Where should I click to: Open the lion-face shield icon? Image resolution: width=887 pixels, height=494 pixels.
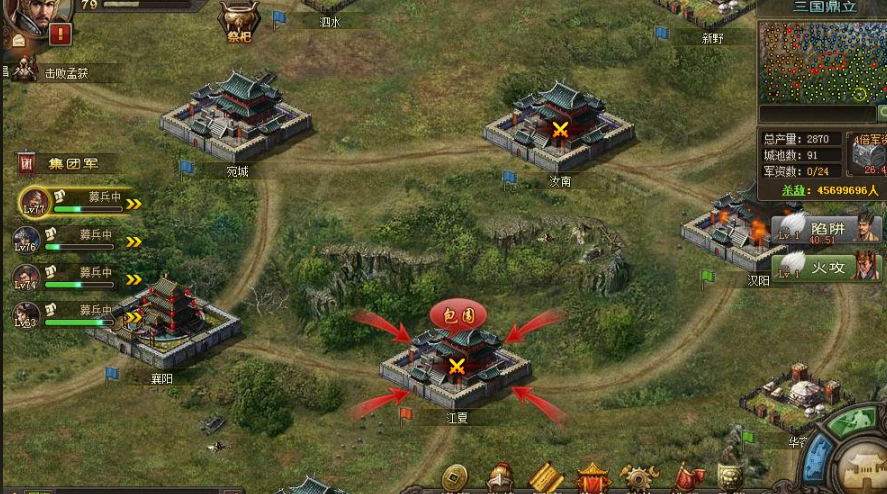point(730,477)
